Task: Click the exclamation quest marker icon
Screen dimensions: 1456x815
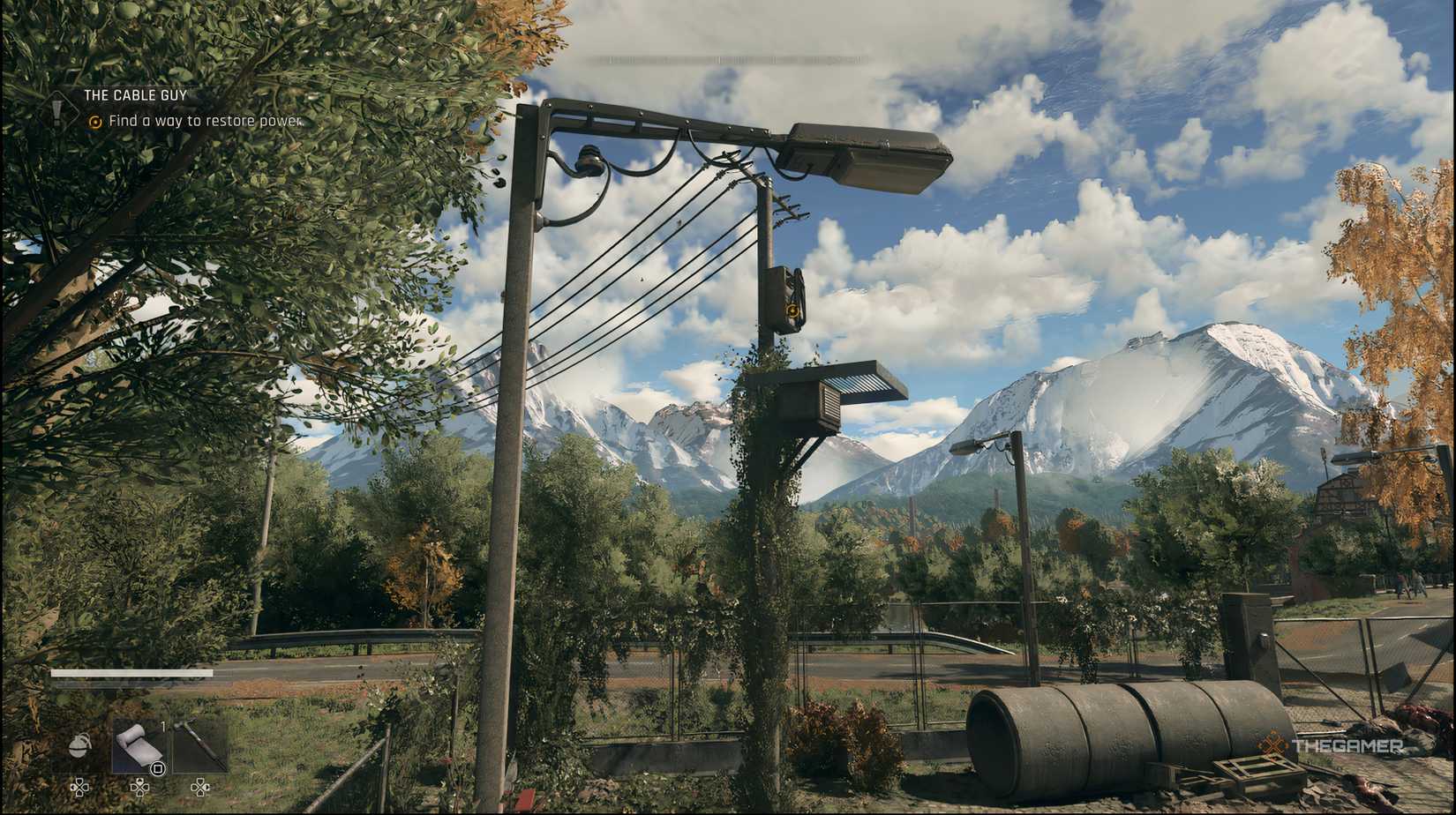Action: pyautogui.click(x=57, y=111)
